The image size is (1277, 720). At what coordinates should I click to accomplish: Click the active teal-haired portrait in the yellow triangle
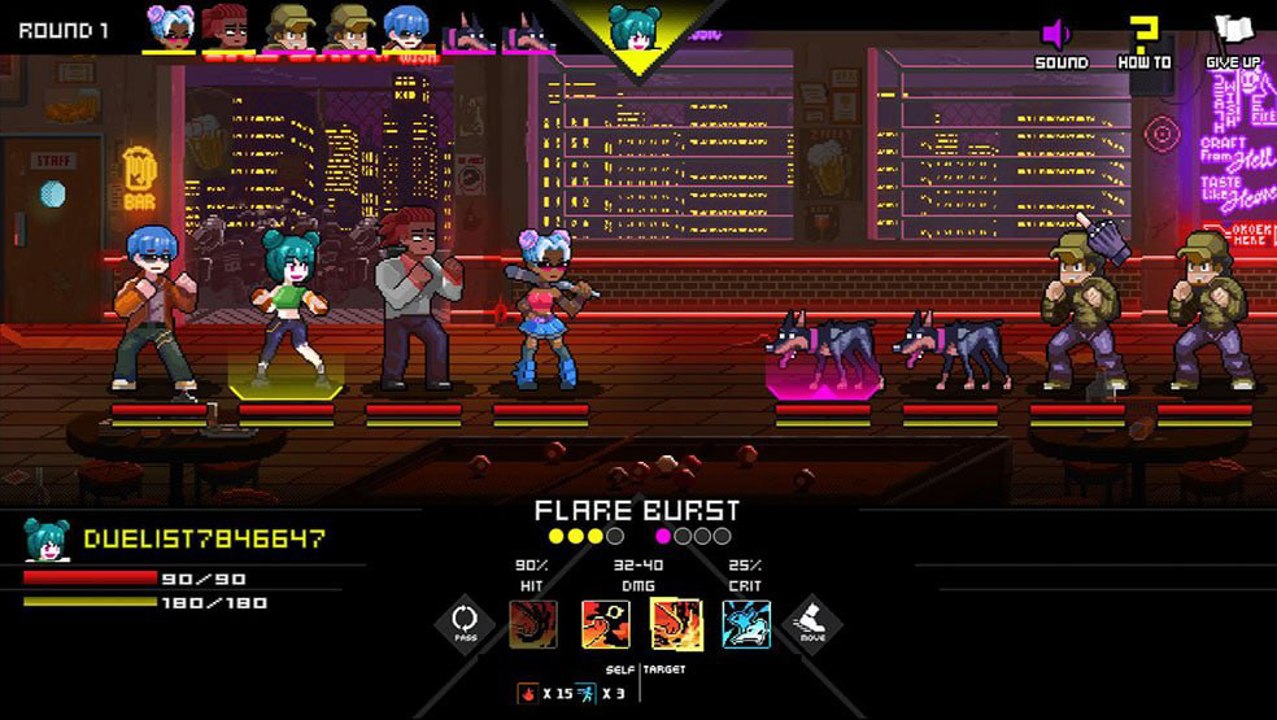[637, 28]
